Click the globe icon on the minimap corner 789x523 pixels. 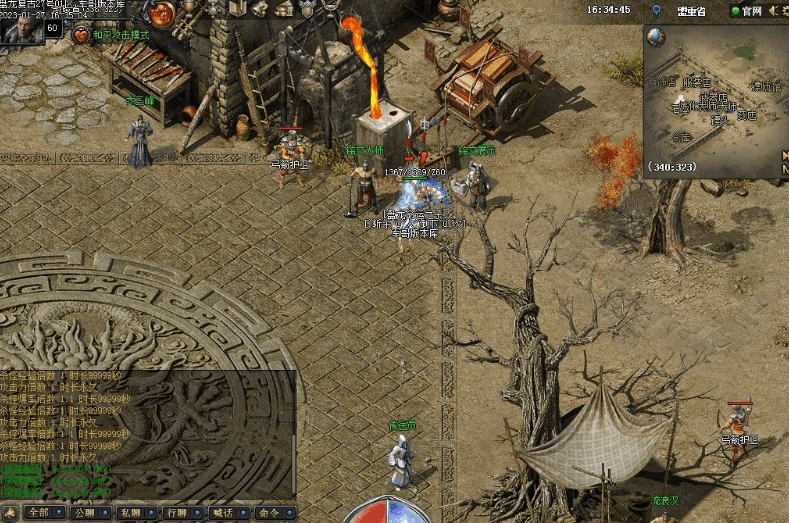(x=655, y=37)
